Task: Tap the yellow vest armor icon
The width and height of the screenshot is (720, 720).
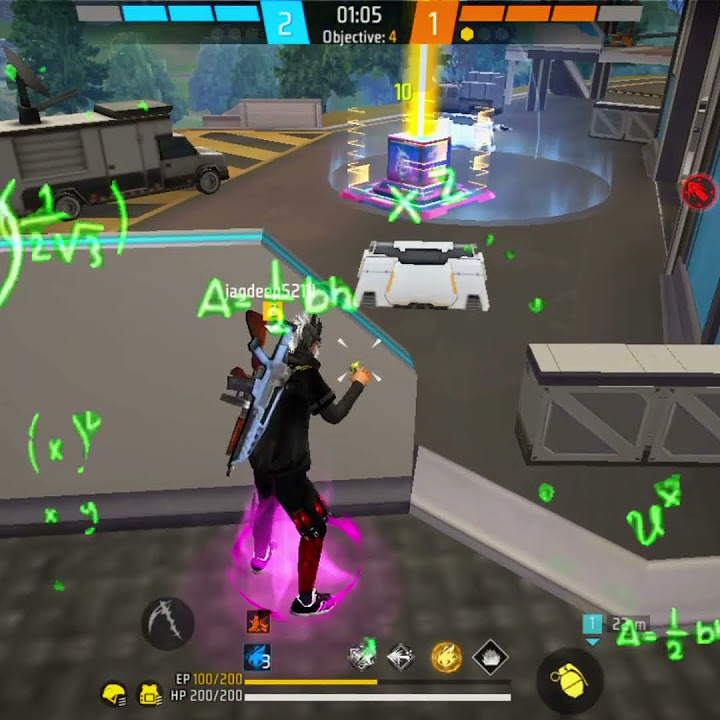Action: click(150, 692)
